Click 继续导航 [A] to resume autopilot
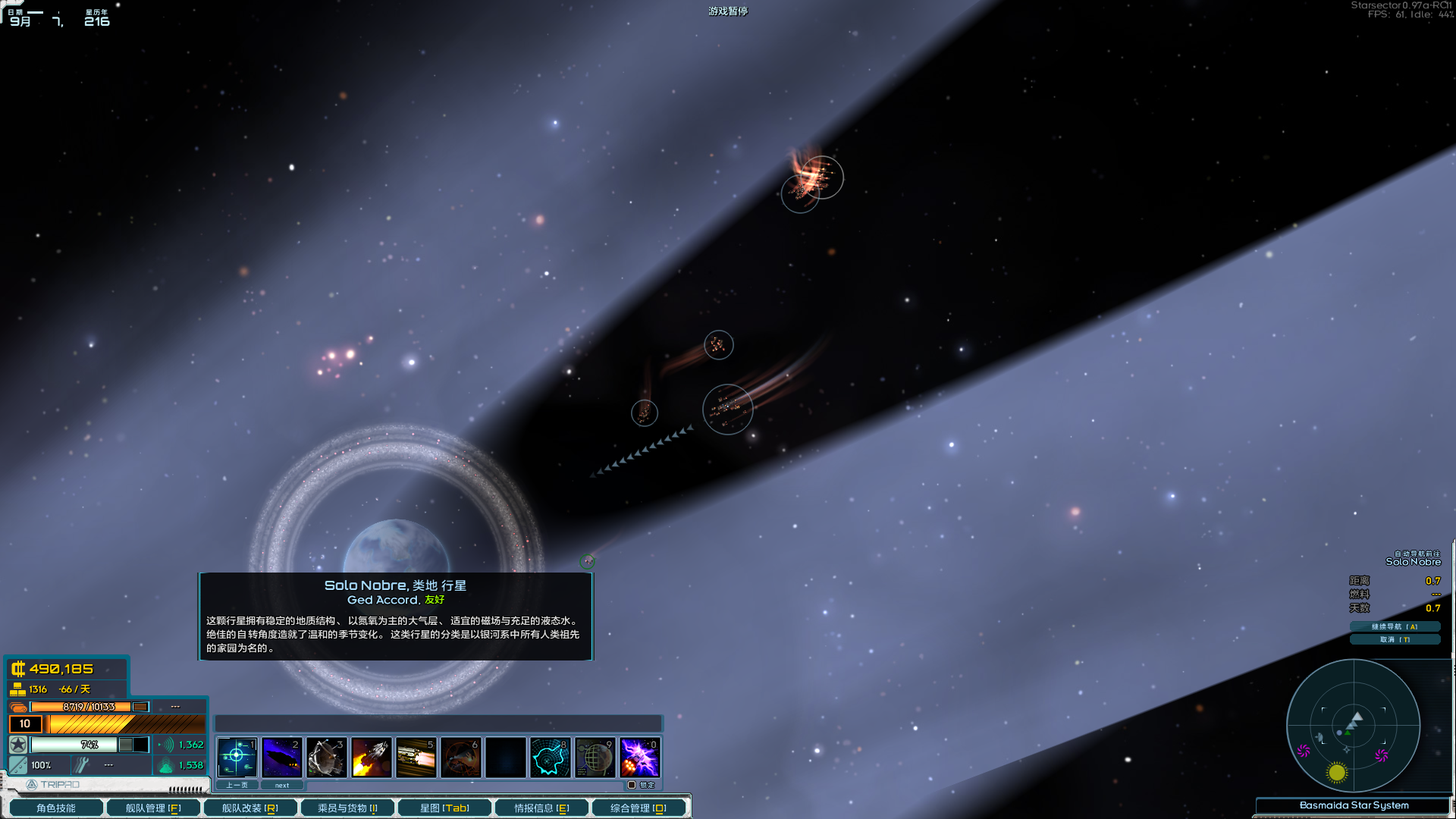The image size is (1456, 819). pyautogui.click(x=1396, y=626)
